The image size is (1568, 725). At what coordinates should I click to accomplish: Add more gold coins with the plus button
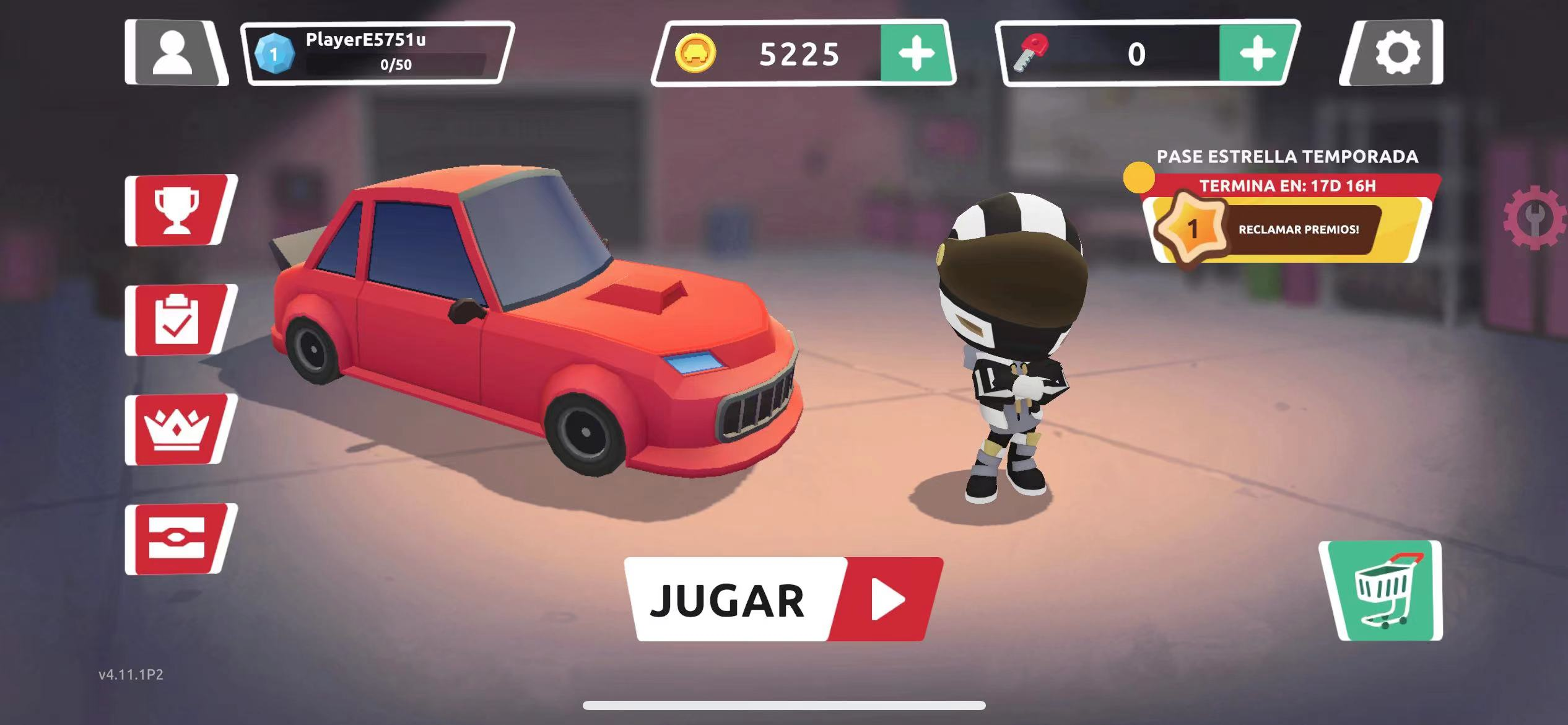pyautogui.click(x=917, y=53)
